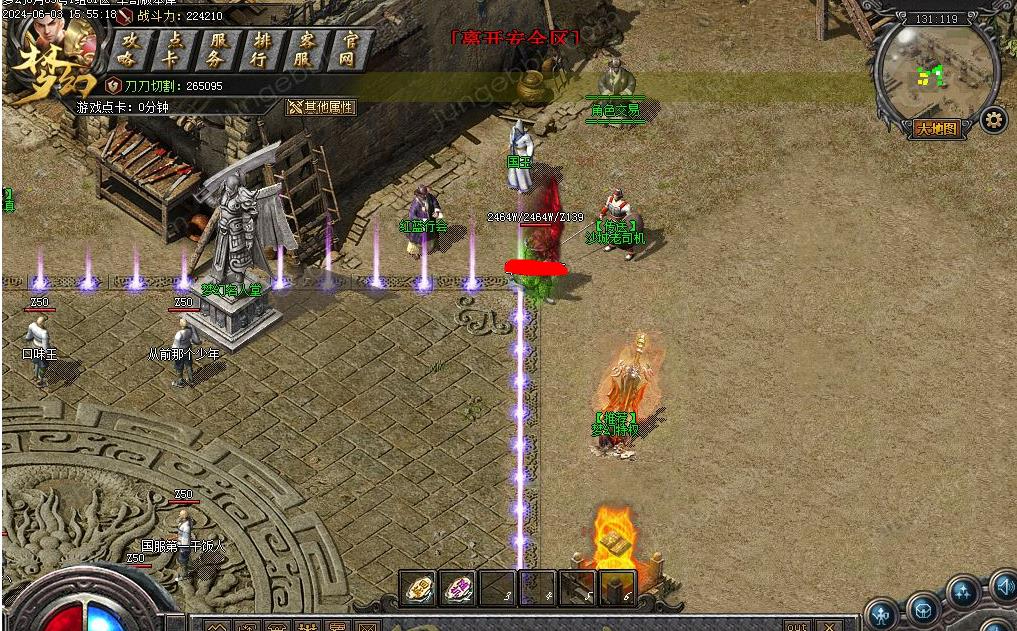Open the cube-shaped bag icon
The width and height of the screenshot is (1017, 631).
point(924,609)
